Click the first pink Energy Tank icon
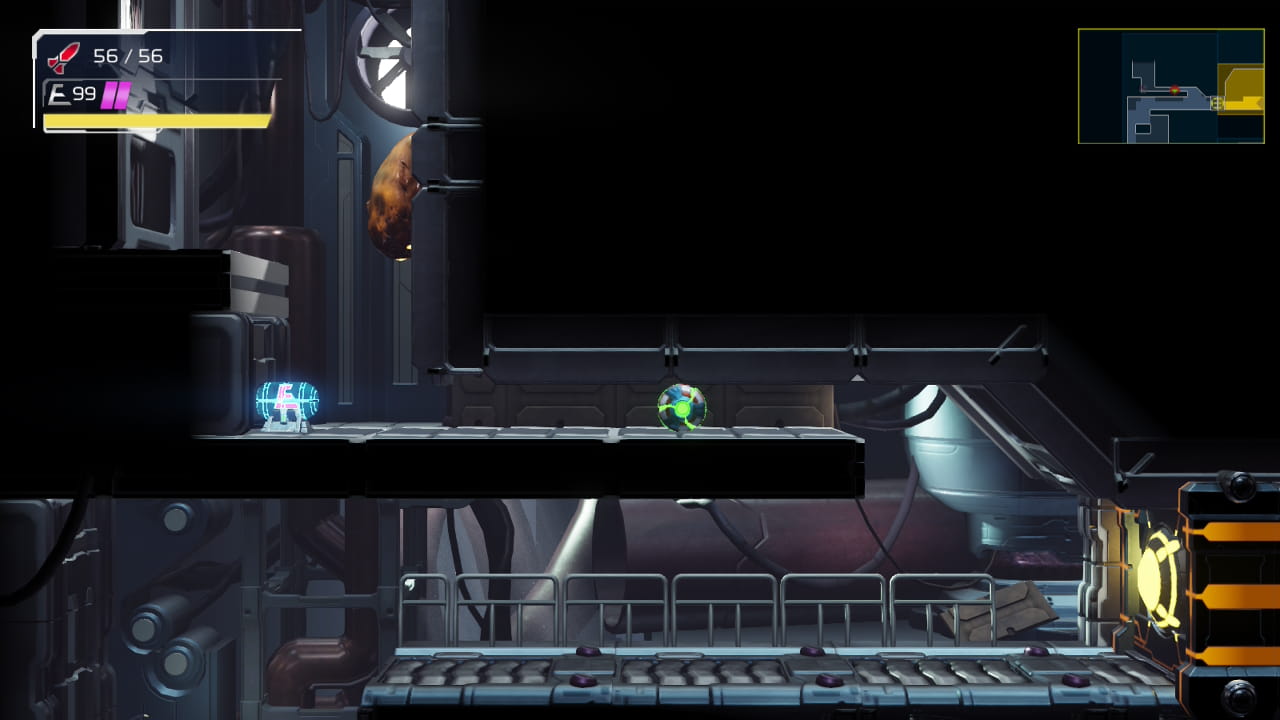Image resolution: width=1280 pixels, height=720 pixels. click(x=109, y=95)
